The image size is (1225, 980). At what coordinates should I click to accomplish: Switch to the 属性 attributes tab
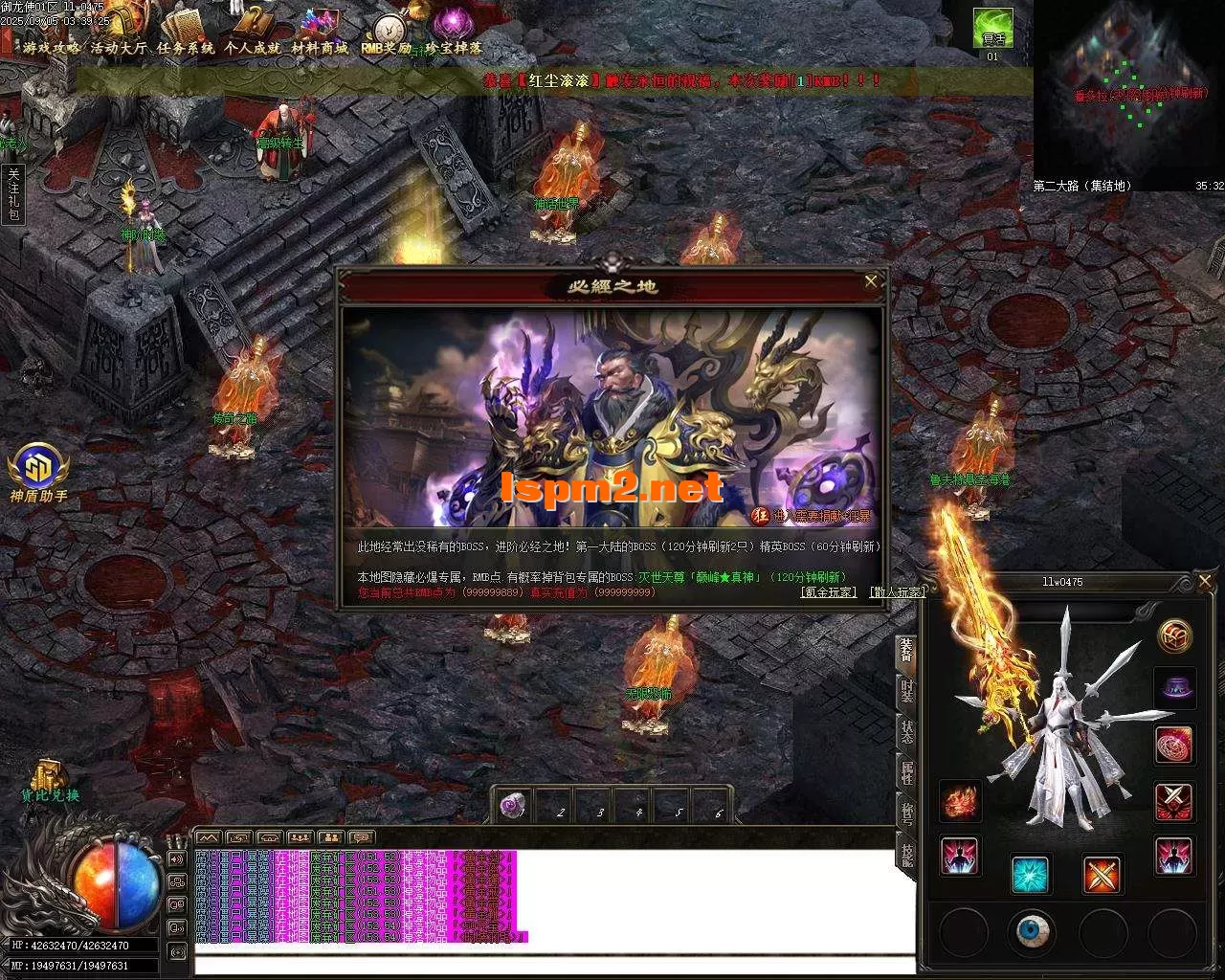coord(906,771)
